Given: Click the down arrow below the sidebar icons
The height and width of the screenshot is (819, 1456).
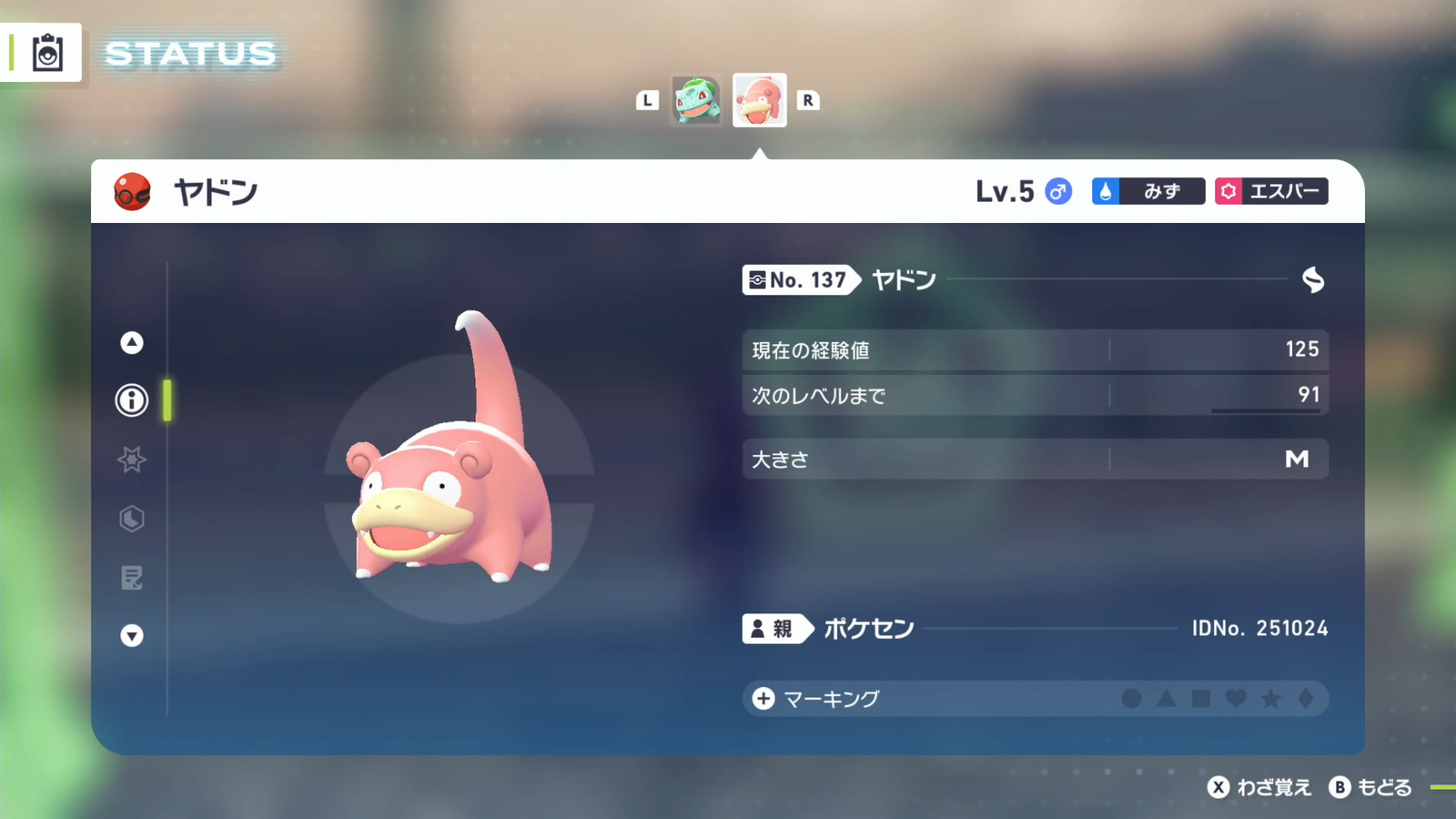Looking at the screenshot, I should tap(131, 637).
